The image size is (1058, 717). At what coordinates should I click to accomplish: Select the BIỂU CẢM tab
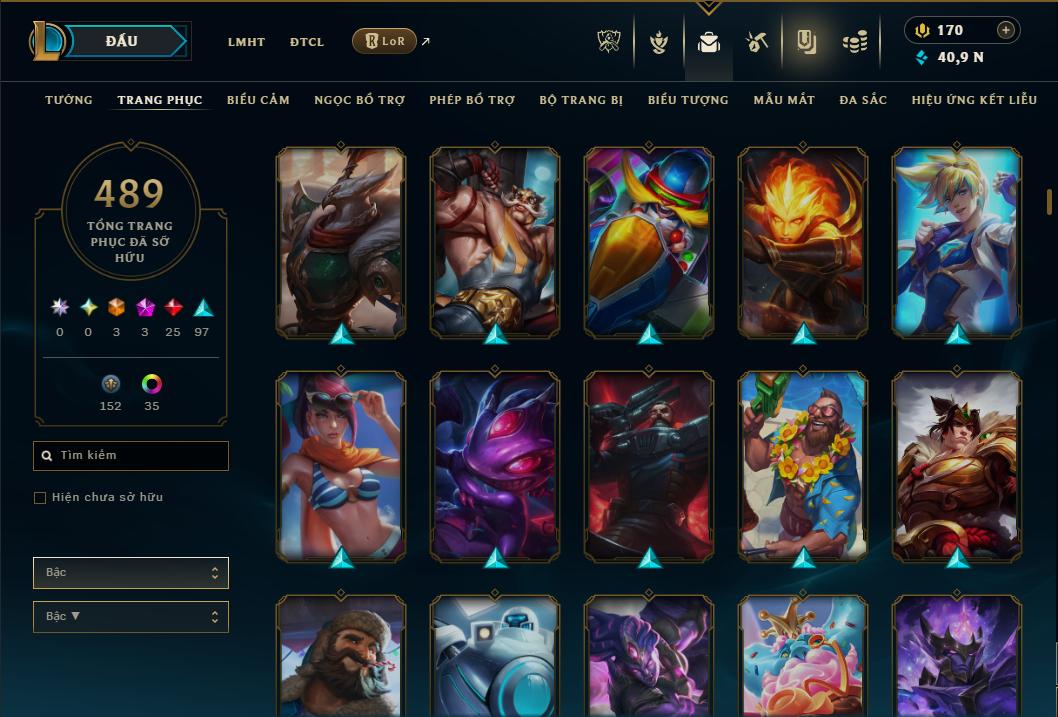(258, 100)
